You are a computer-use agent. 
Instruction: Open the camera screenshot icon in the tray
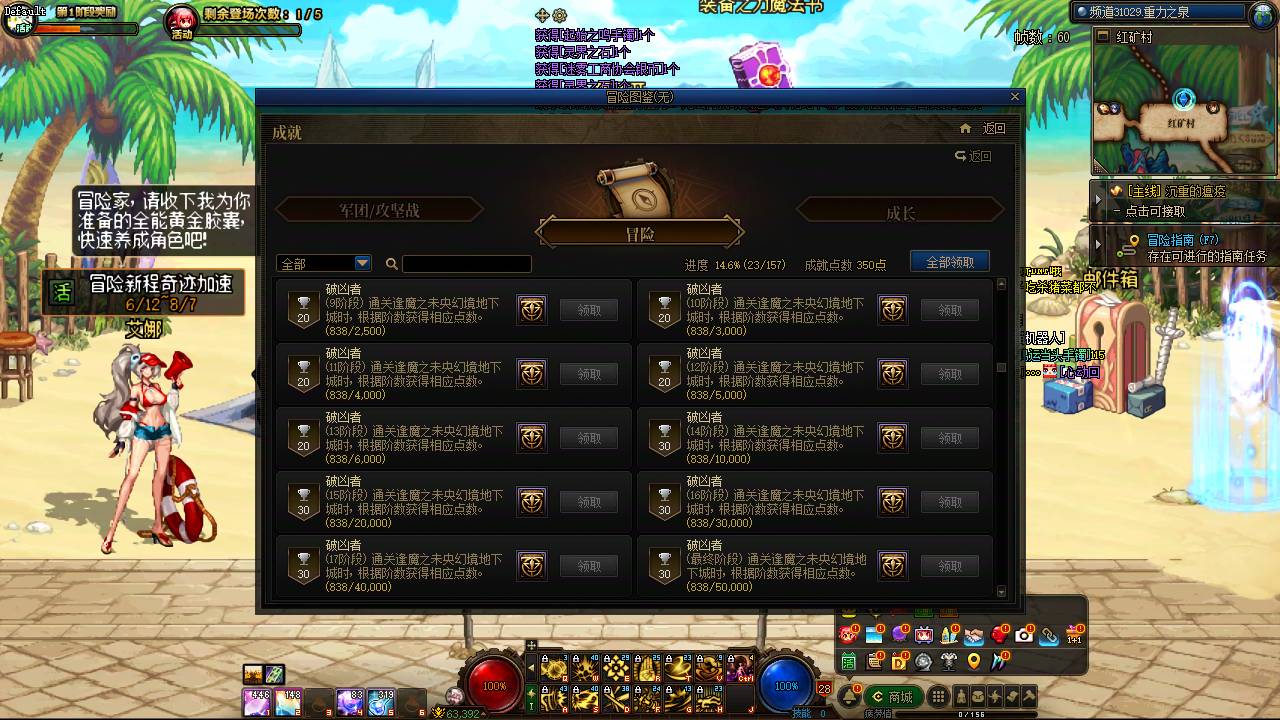1024,634
